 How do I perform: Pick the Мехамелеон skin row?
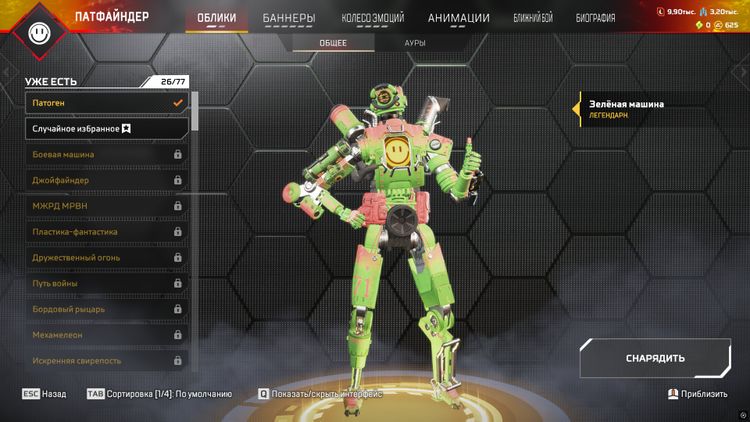pyautogui.click(x=107, y=335)
